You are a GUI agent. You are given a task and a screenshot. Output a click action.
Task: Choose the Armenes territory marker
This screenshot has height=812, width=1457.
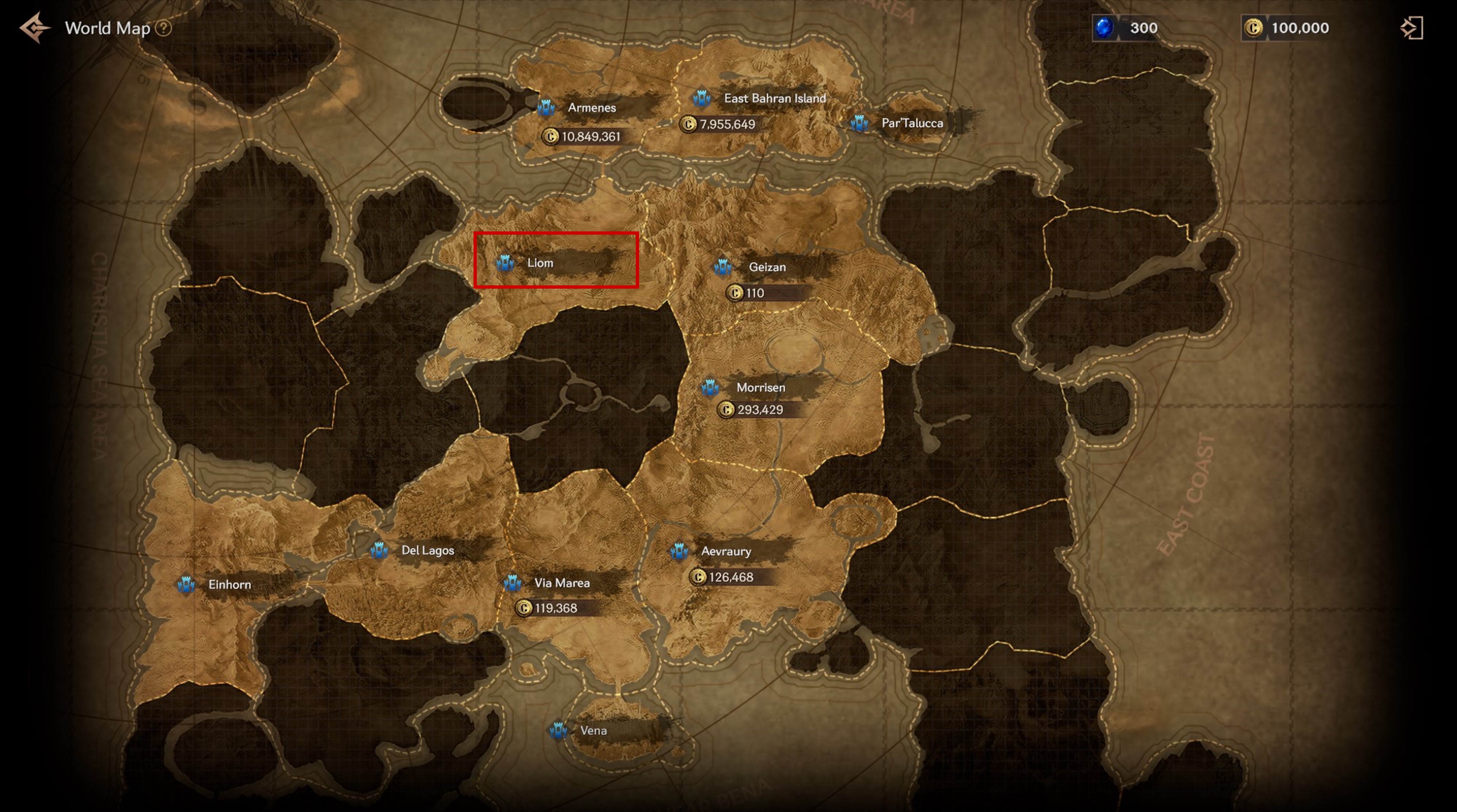pos(546,108)
